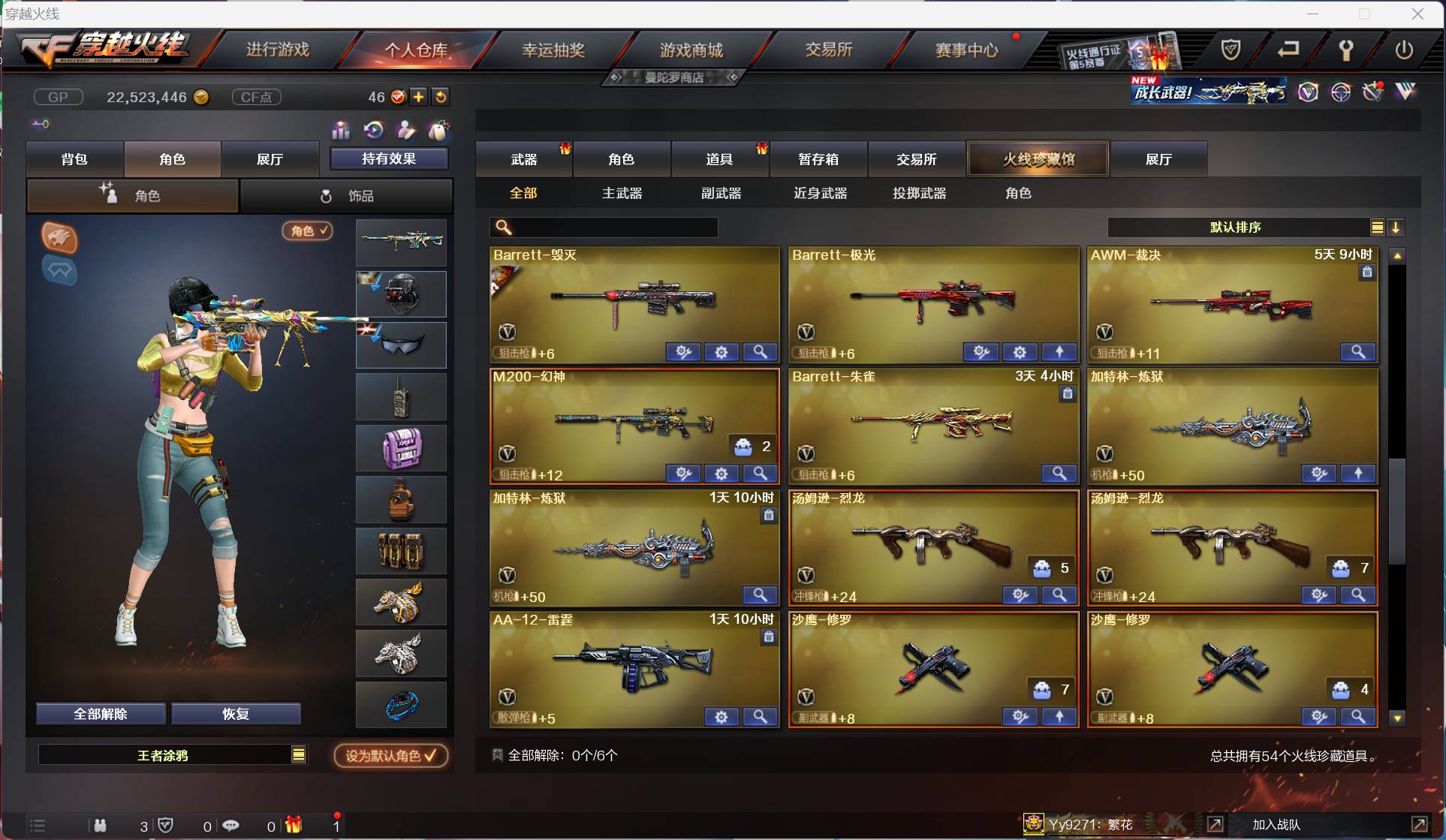Click the person/friend icon above character panel
The width and height of the screenshot is (1446, 840).
pyautogui.click(x=405, y=131)
